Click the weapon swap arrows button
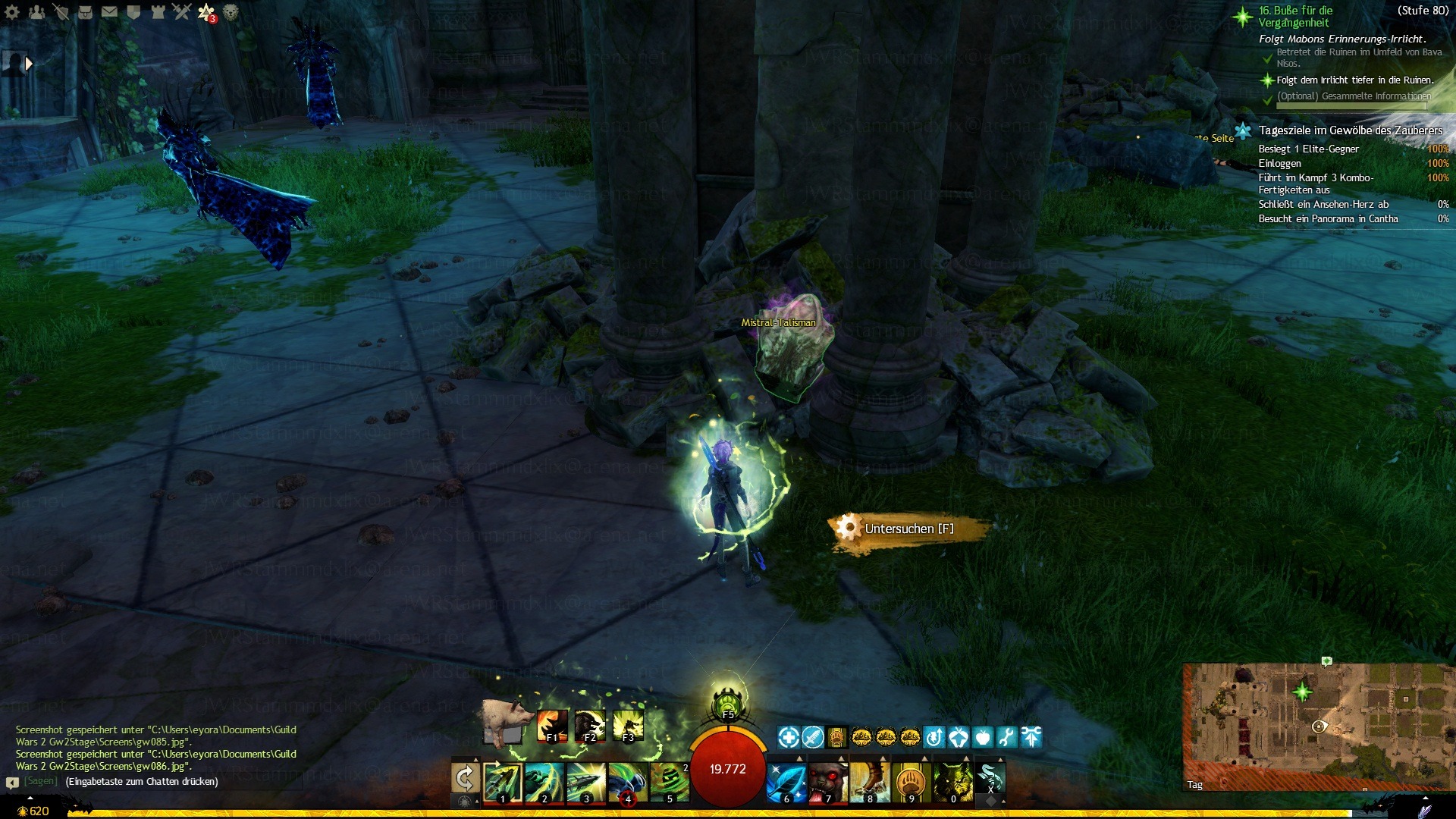The image size is (1456, 819). (465, 779)
